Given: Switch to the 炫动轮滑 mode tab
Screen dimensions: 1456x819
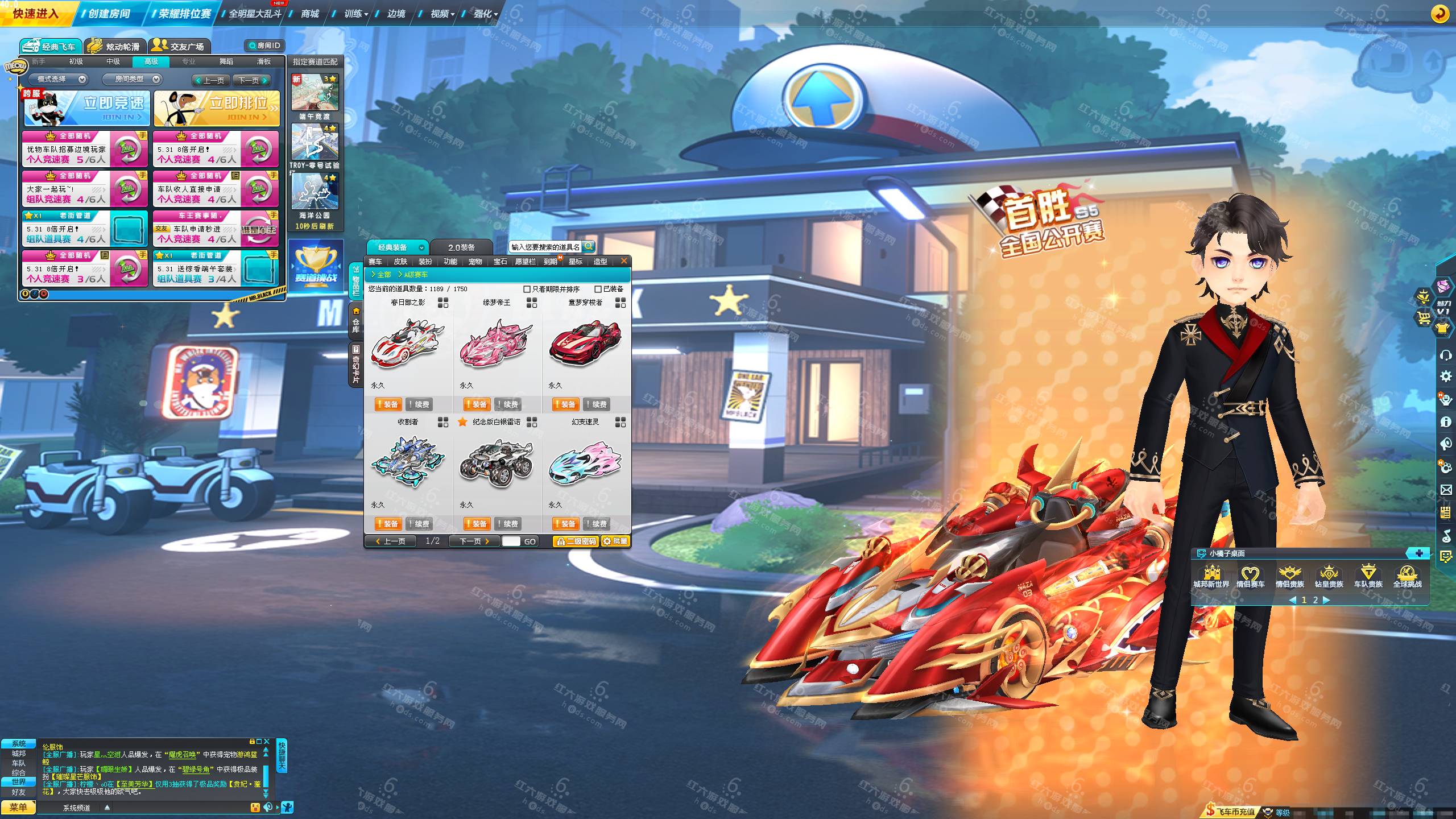Looking at the screenshot, I should click(115, 46).
